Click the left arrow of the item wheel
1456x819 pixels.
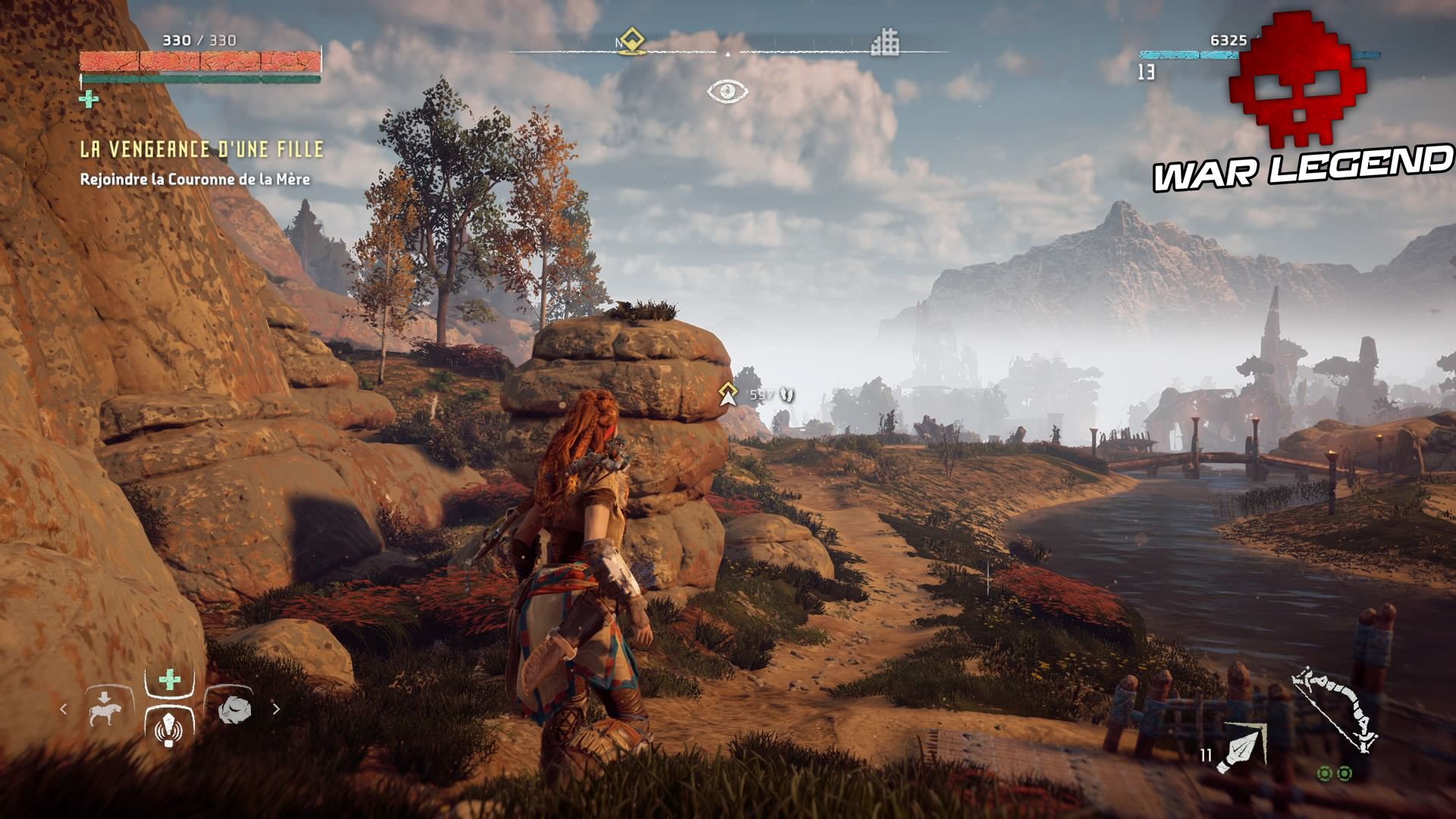pos(64,709)
